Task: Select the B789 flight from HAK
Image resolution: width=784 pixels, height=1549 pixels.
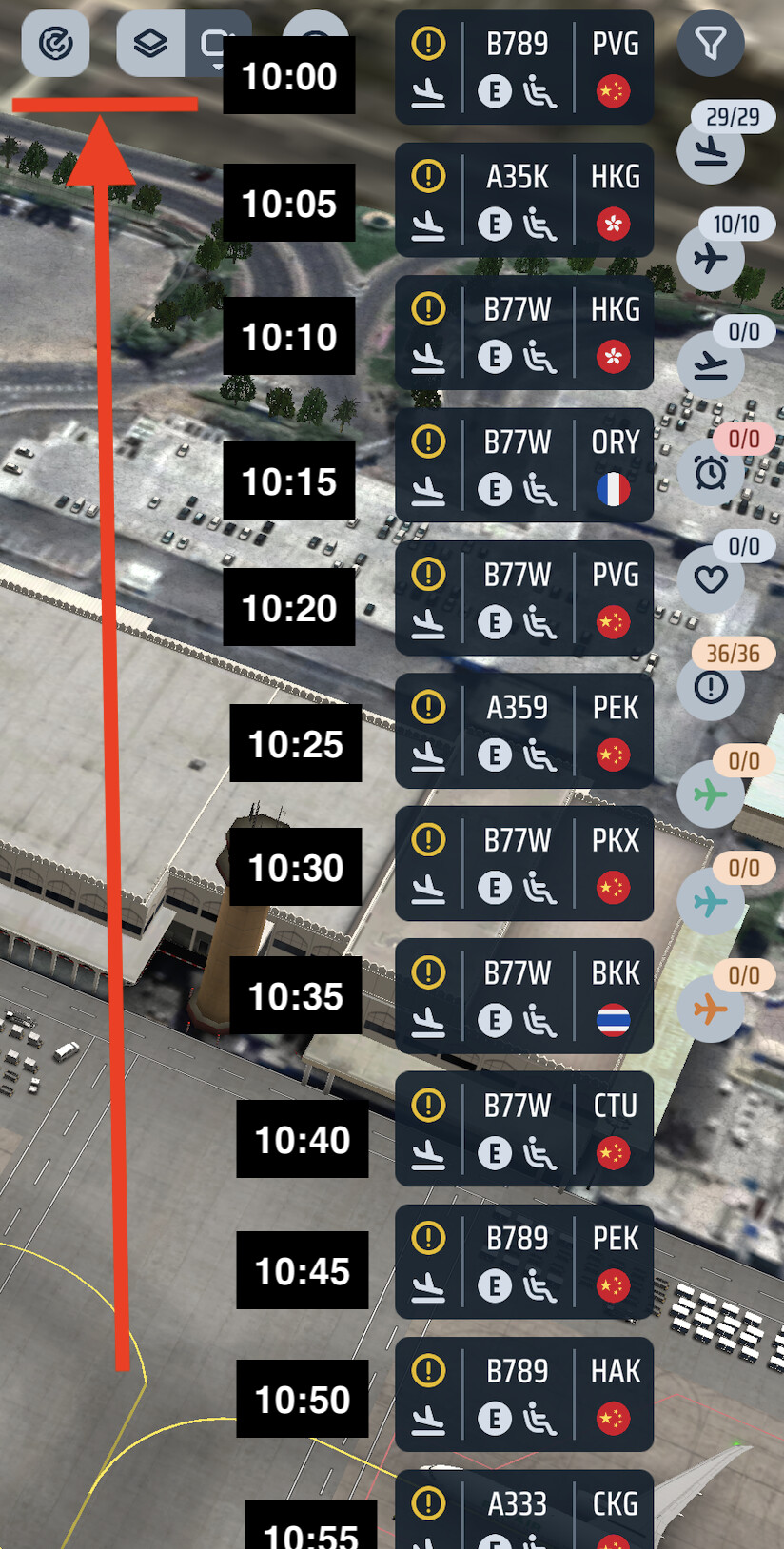Action: click(523, 1394)
